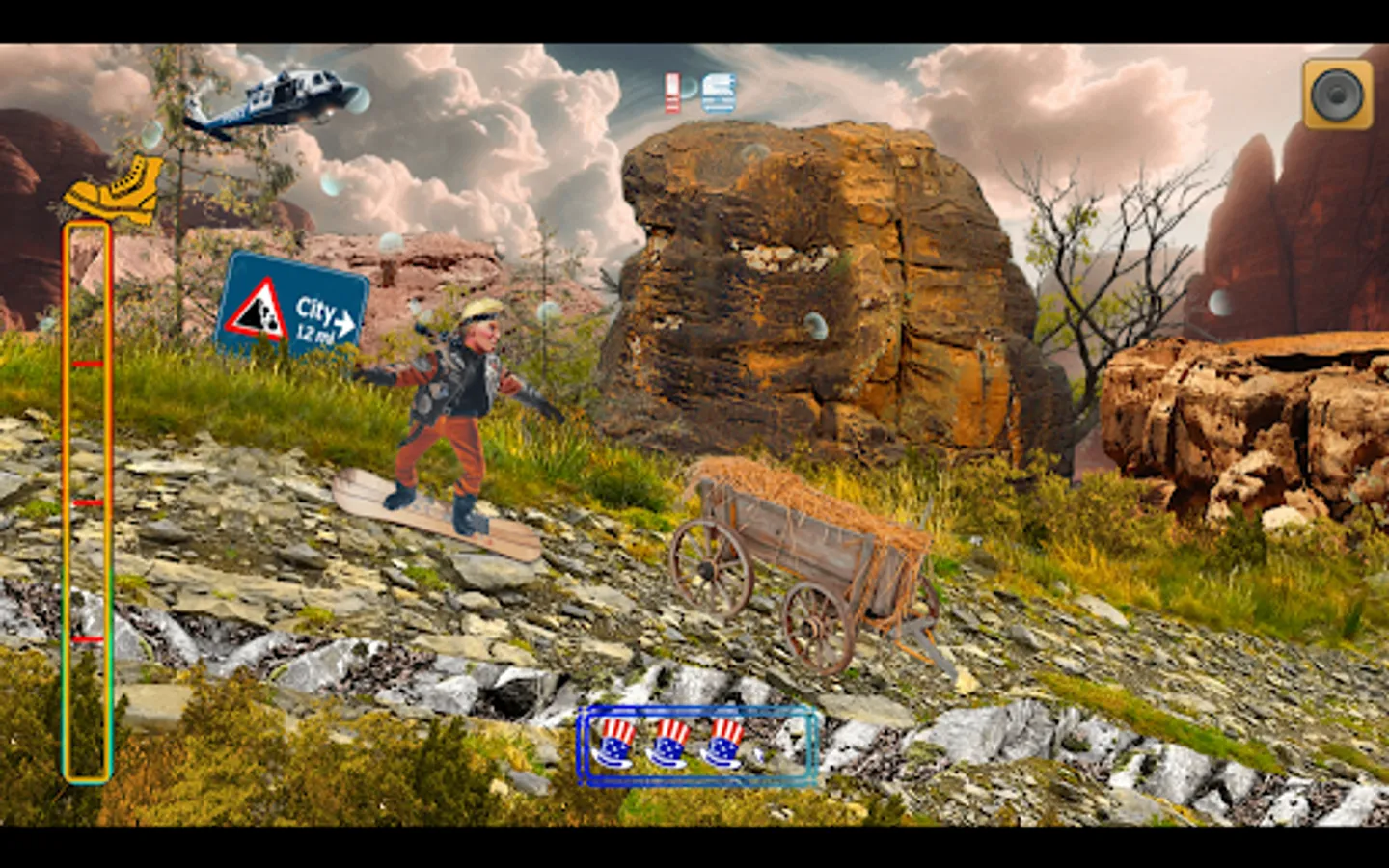Toggle the sound button in the top-right corner

coord(1336,94)
